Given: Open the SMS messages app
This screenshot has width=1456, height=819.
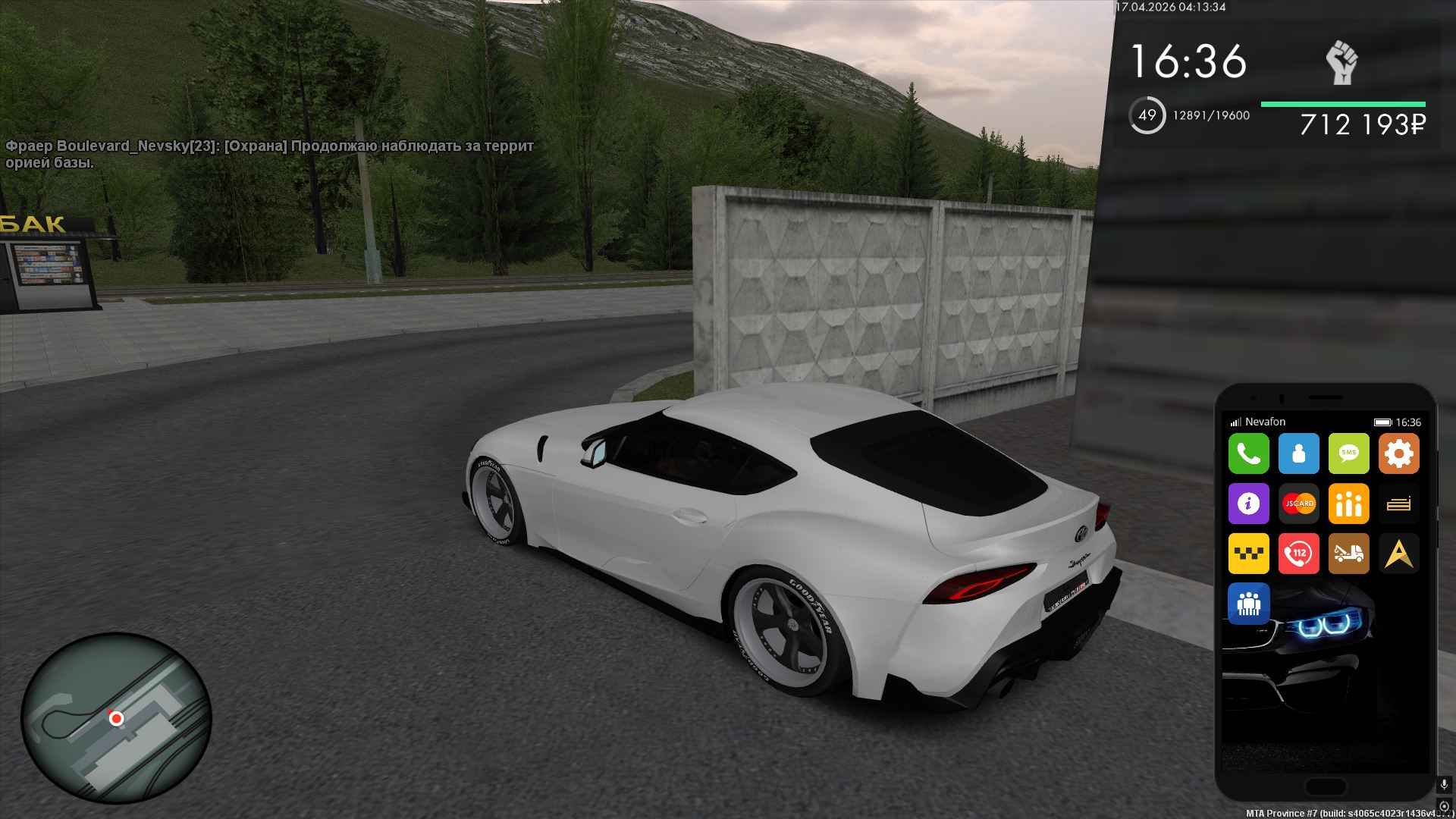Looking at the screenshot, I should 1348,453.
